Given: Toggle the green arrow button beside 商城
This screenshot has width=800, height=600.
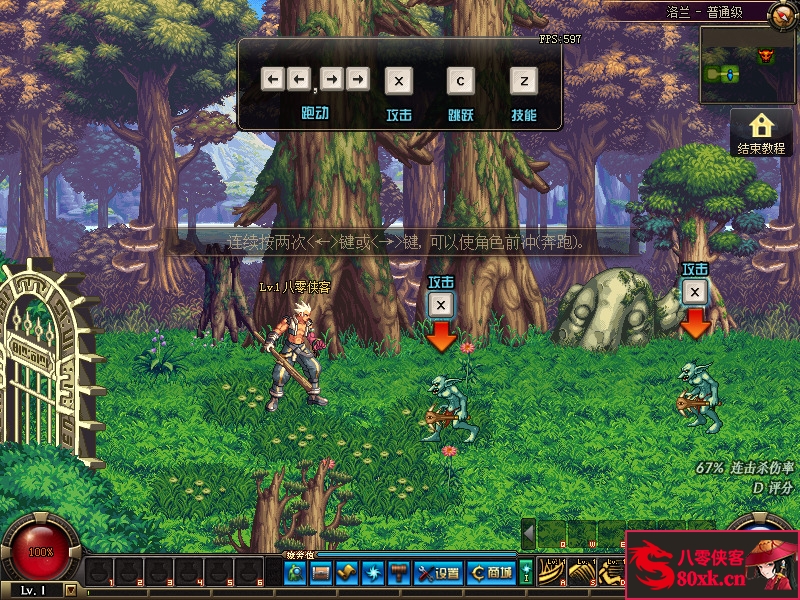Looking at the screenshot, I should click(526, 573).
